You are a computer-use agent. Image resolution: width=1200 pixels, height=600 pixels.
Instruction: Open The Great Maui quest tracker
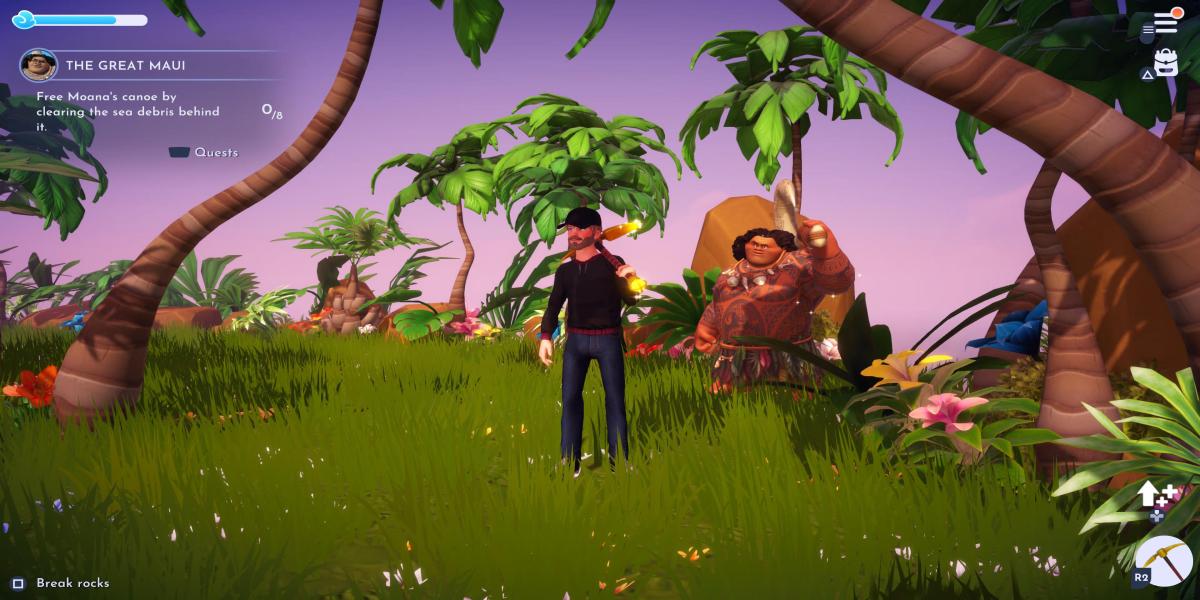pyautogui.click(x=126, y=66)
